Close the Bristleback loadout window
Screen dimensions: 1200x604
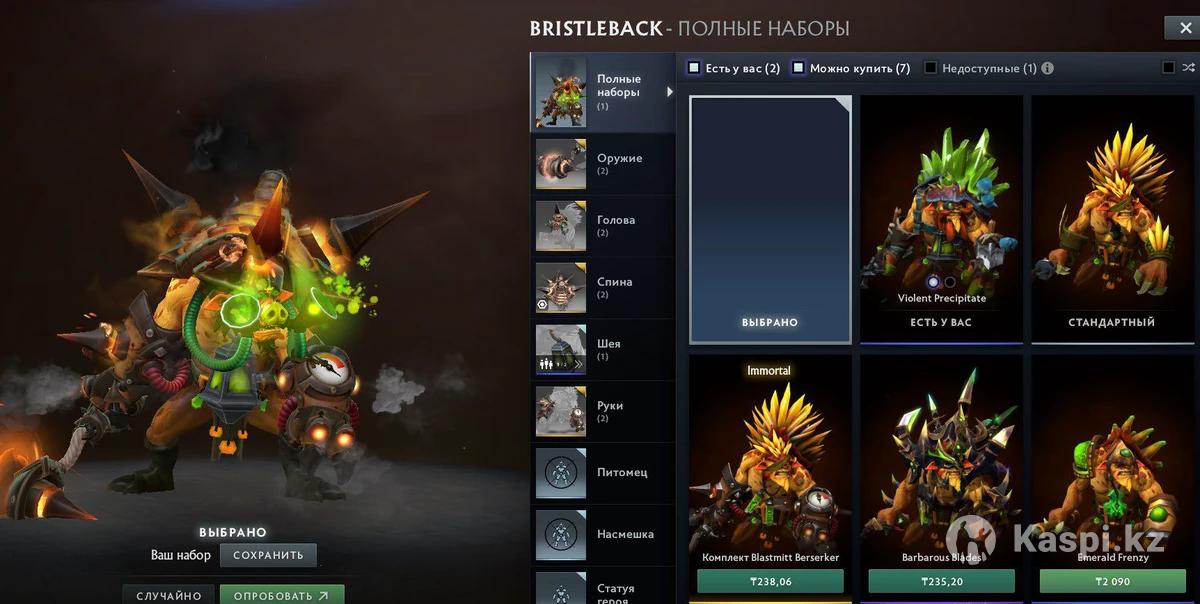pos(1178,28)
